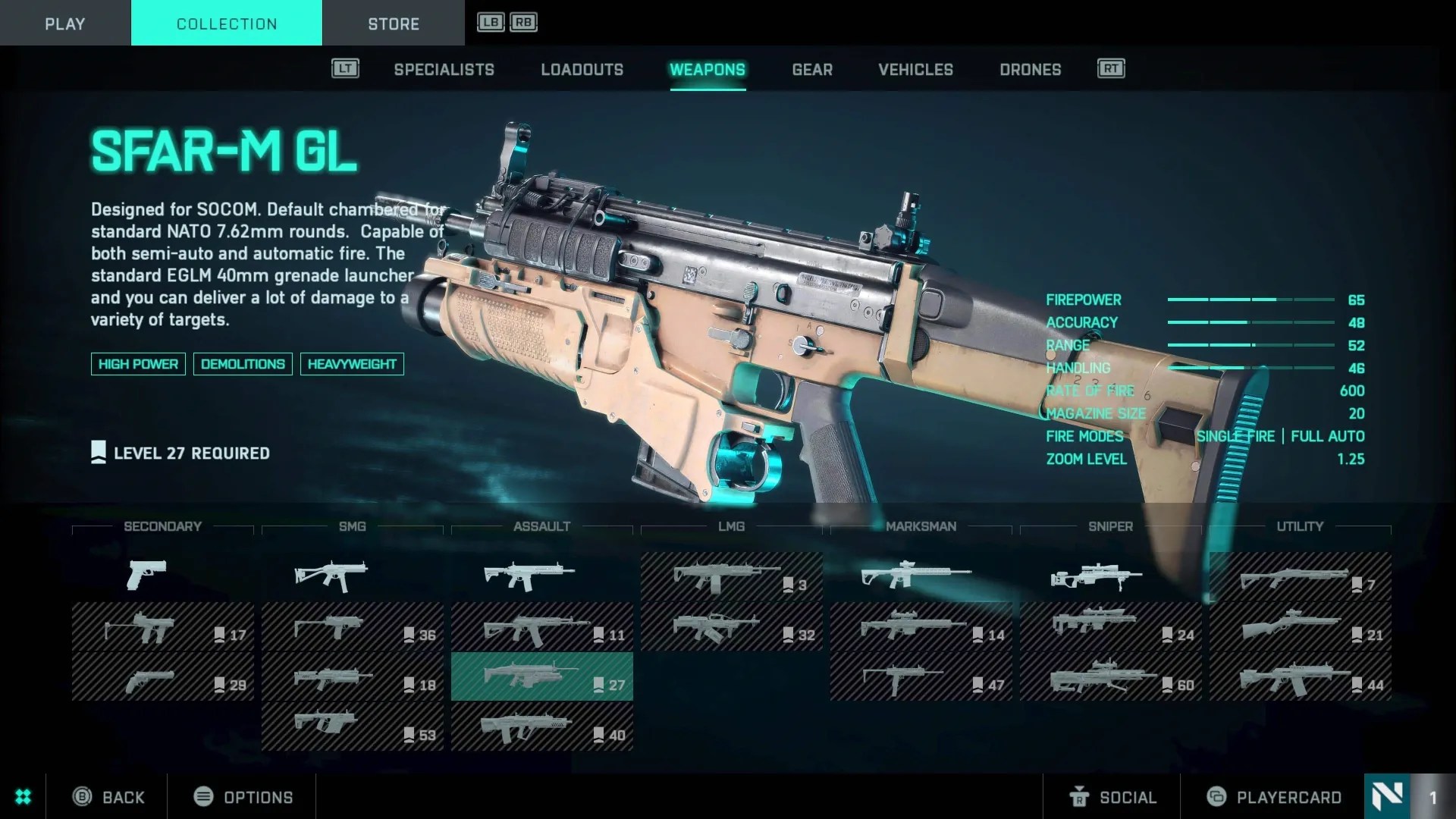Open the DRONES tab
This screenshot has height=819, width=1456.
coord(1030,70)
